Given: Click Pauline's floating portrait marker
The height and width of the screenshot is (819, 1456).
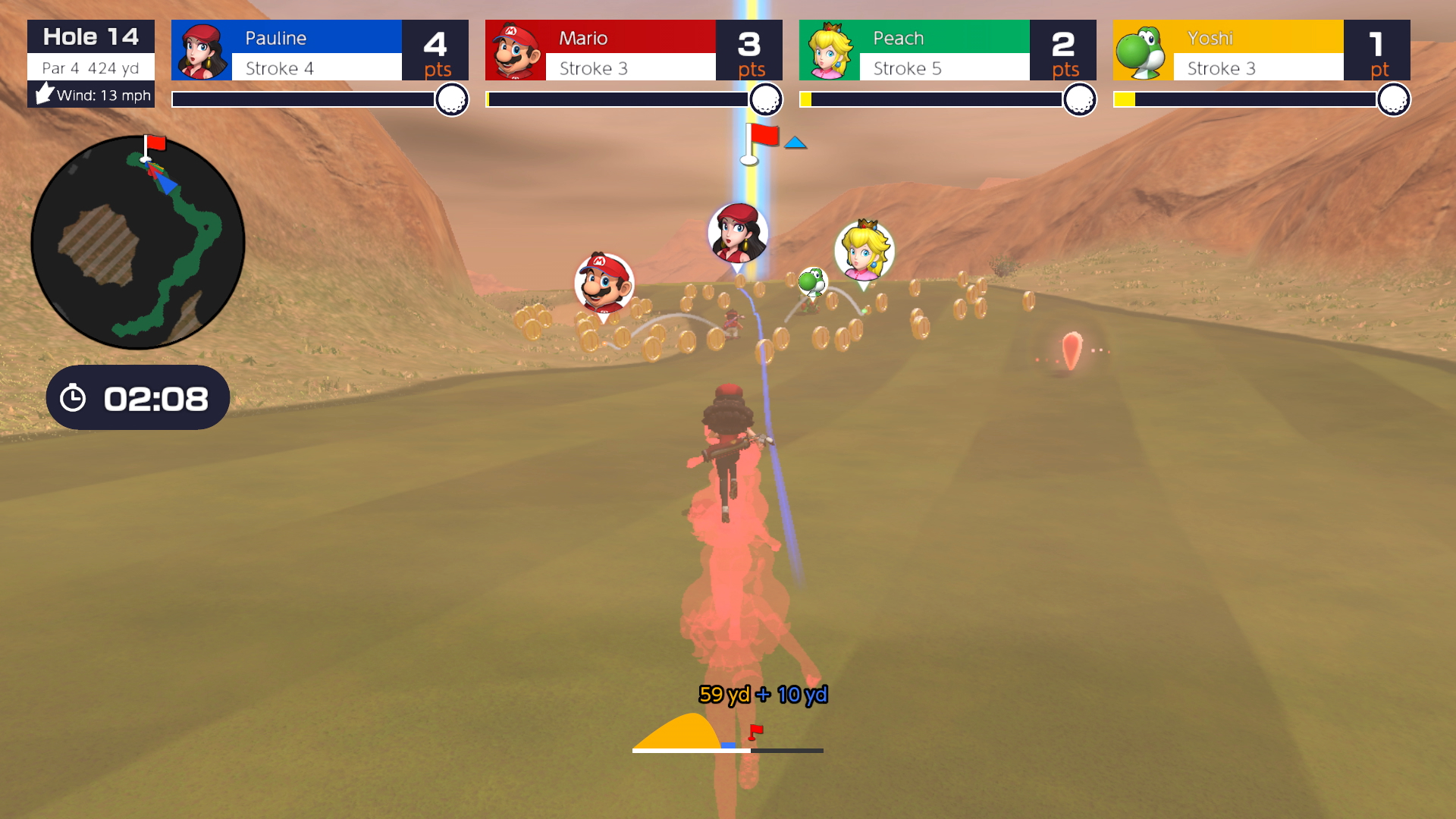Looking at the screenshot, I should pos(737,233).
